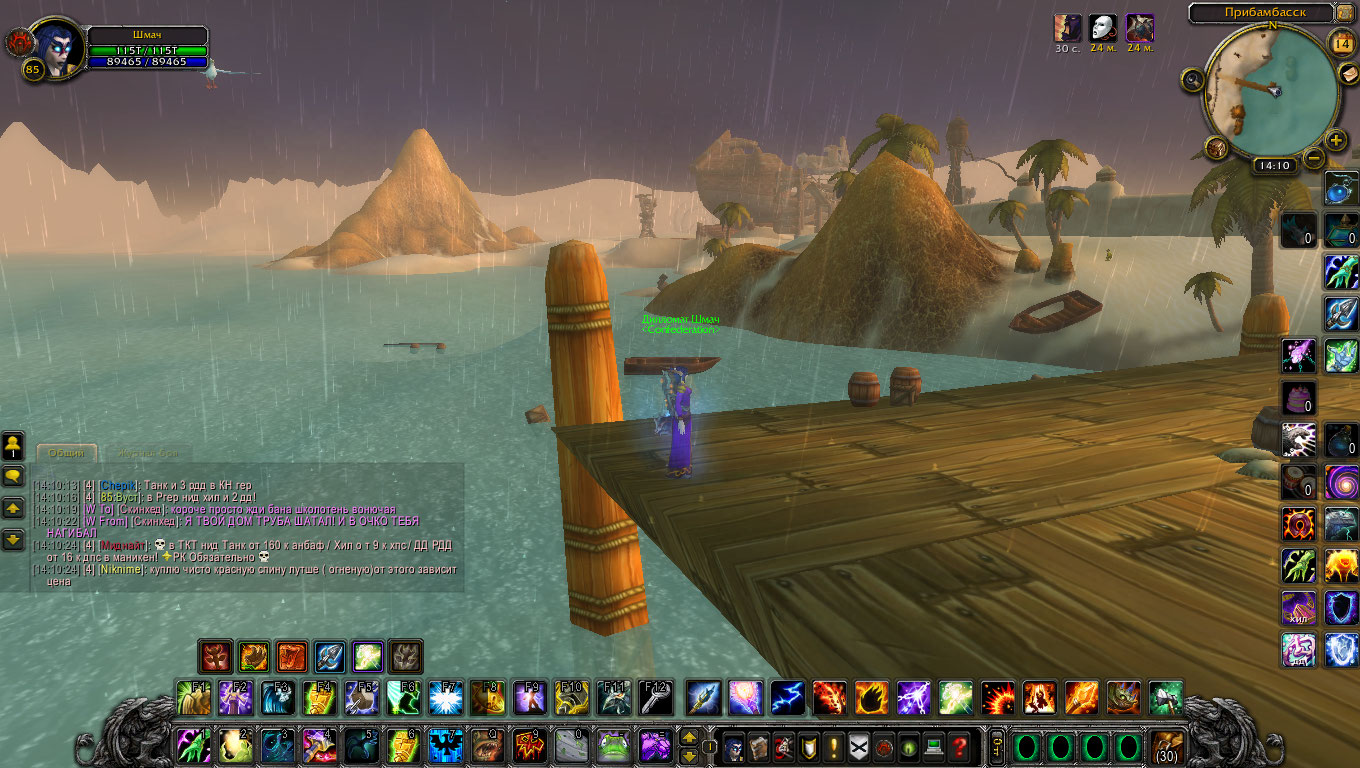Zoom in the minimap with plus button
The width and height of the screenshot is (1360, 768).
(x=1336, y=140)
